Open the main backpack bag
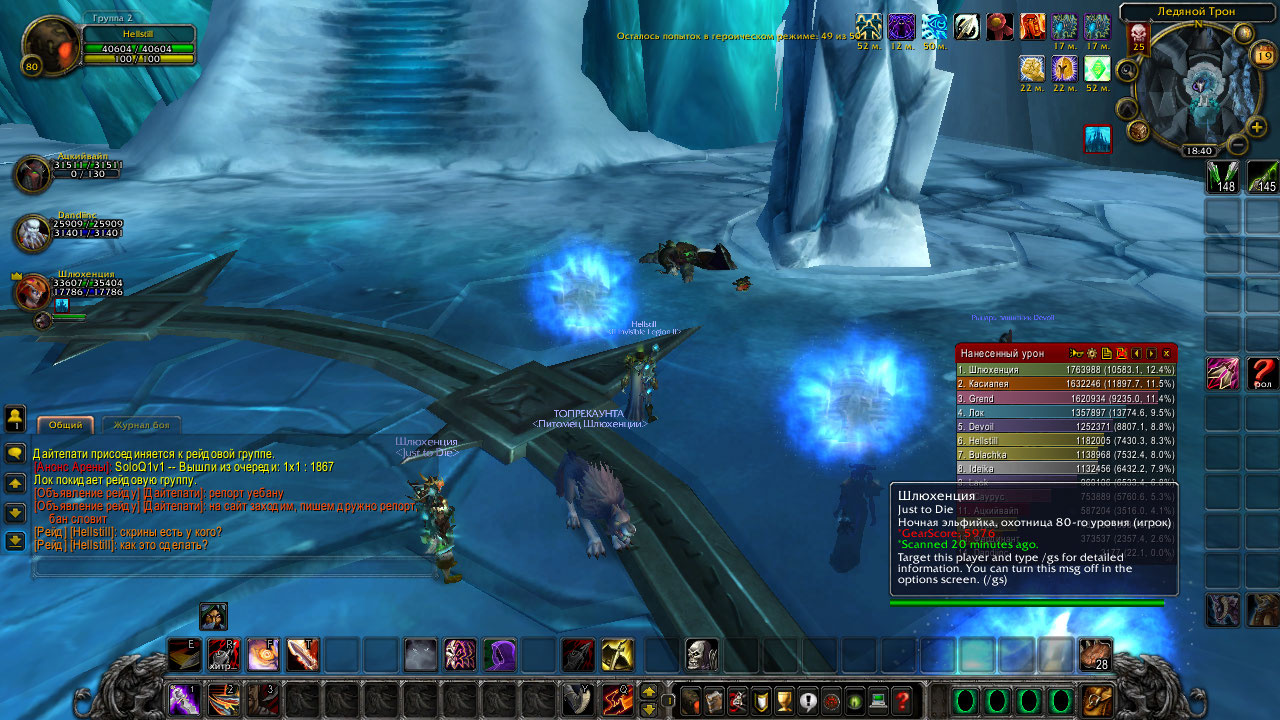The height and width of the screenshot is (720, 1280). coord(1097,701)
